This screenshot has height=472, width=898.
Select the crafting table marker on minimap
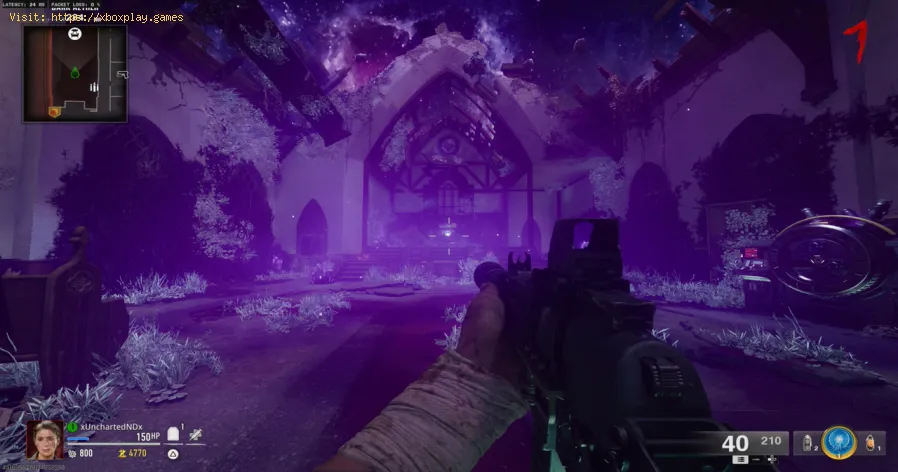pyautogui.click(x=75, y=34)
